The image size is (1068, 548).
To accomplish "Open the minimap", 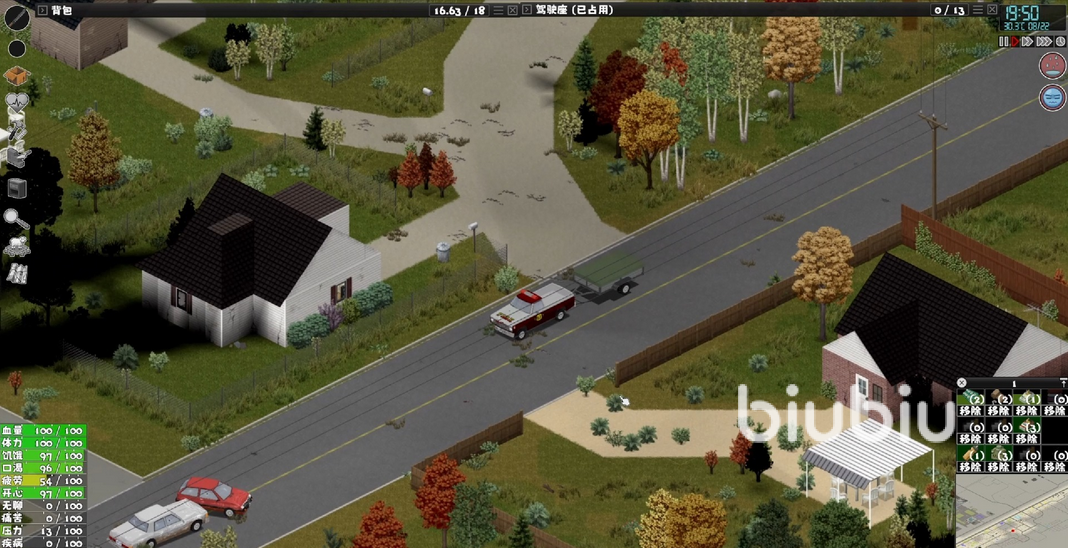I will [x=1010, y=510].
